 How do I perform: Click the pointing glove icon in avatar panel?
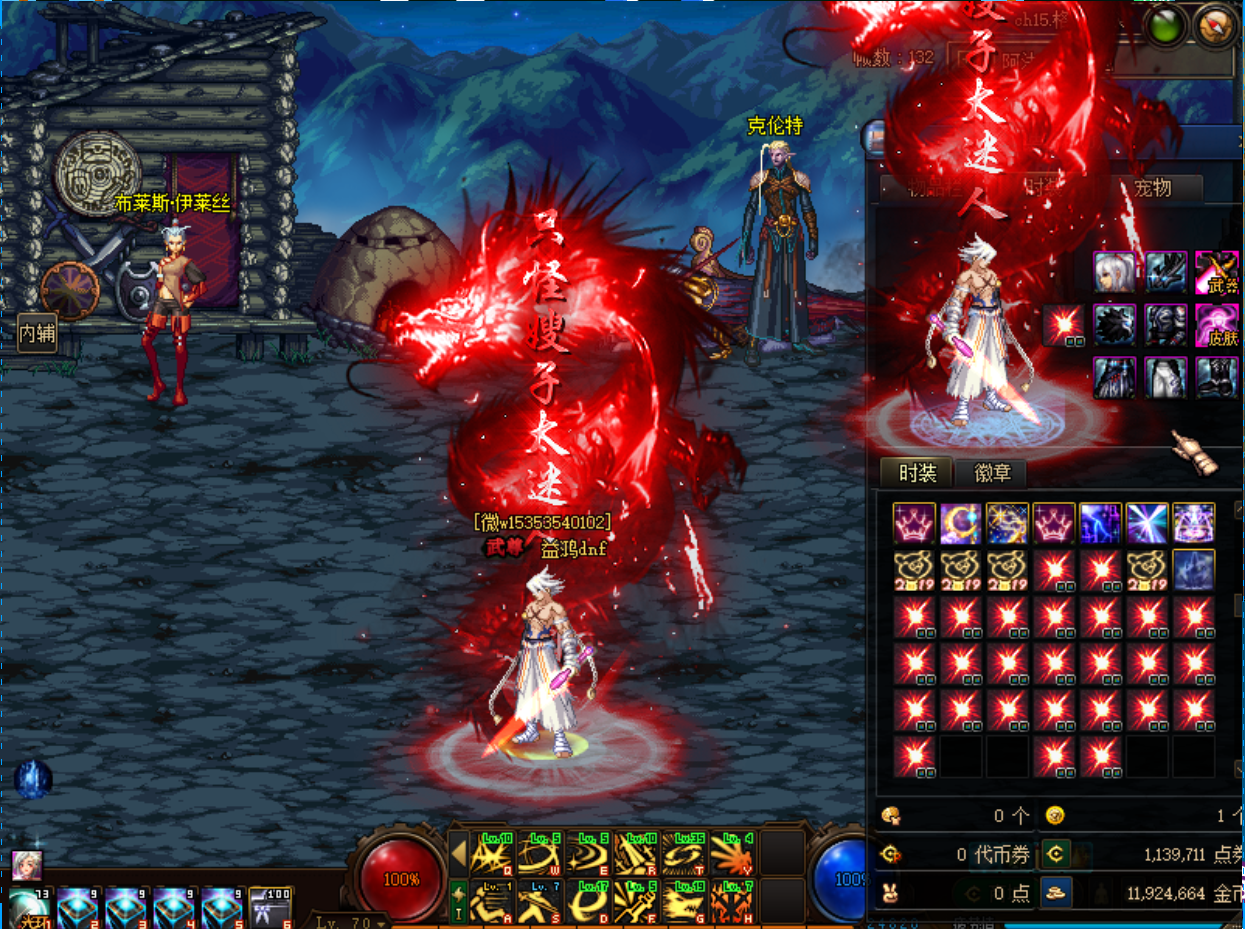pyautogui.click(x=1195, y=453)
